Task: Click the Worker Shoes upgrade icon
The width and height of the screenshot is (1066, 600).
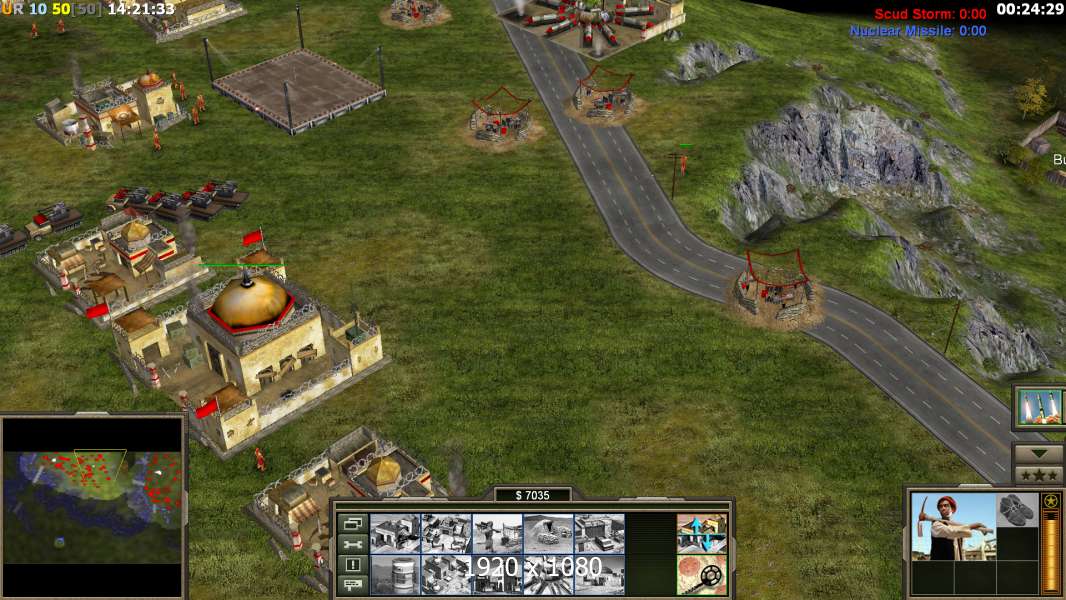Action: (x=1018, y=510)
